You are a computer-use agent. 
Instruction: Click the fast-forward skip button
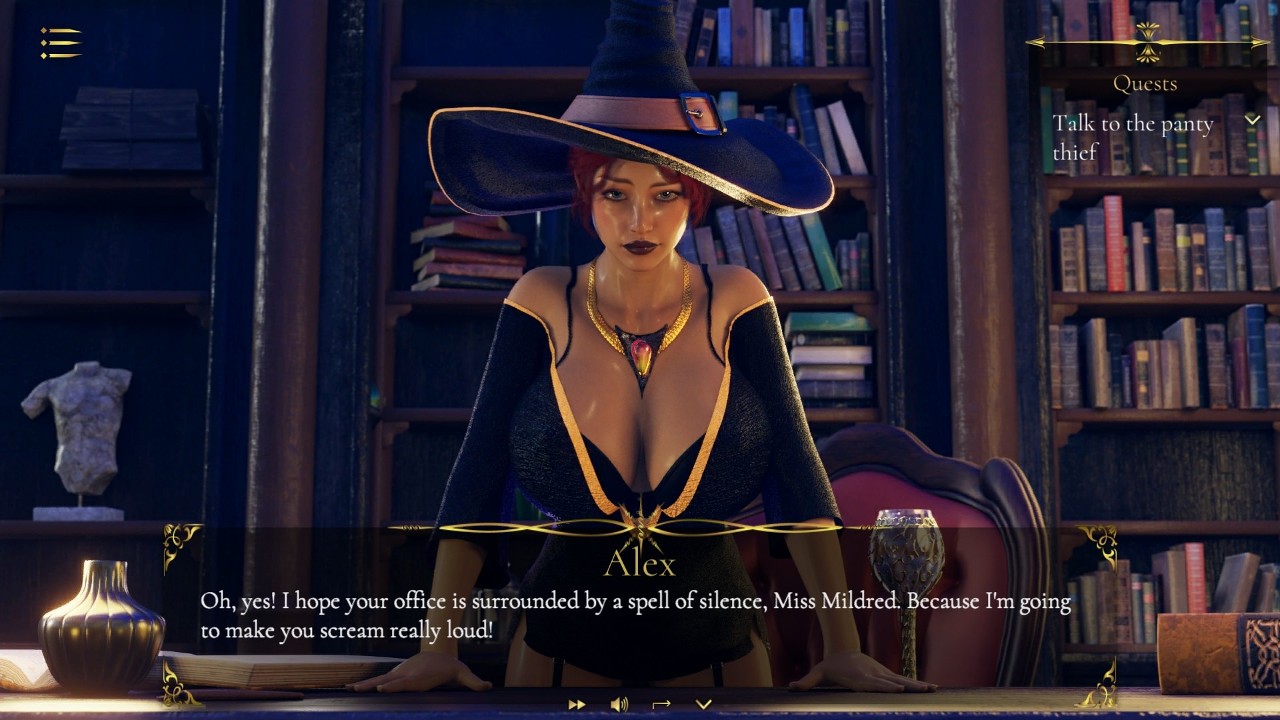click(x=577, y=704)
